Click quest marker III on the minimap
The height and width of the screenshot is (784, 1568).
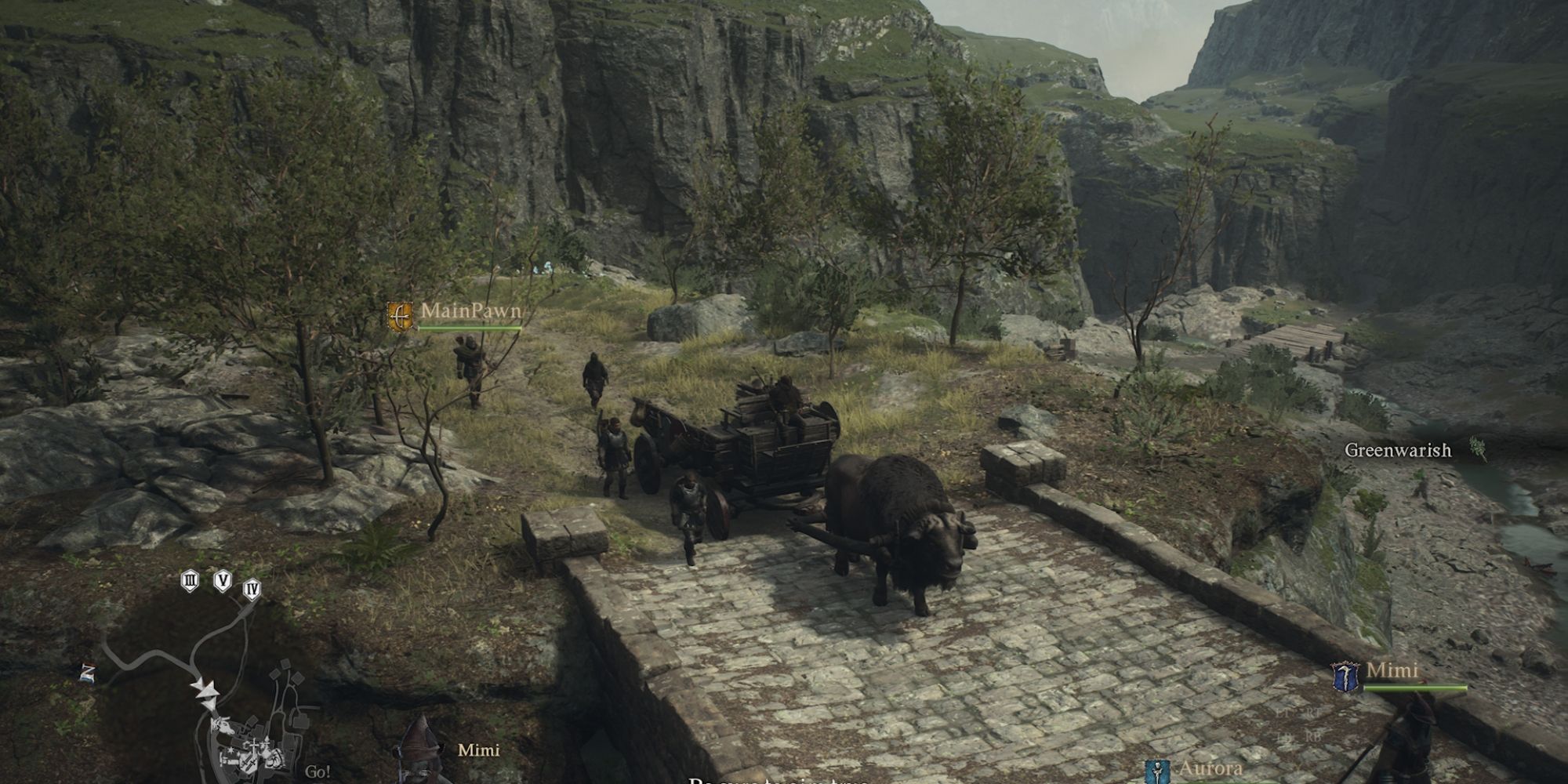point(189,581)
